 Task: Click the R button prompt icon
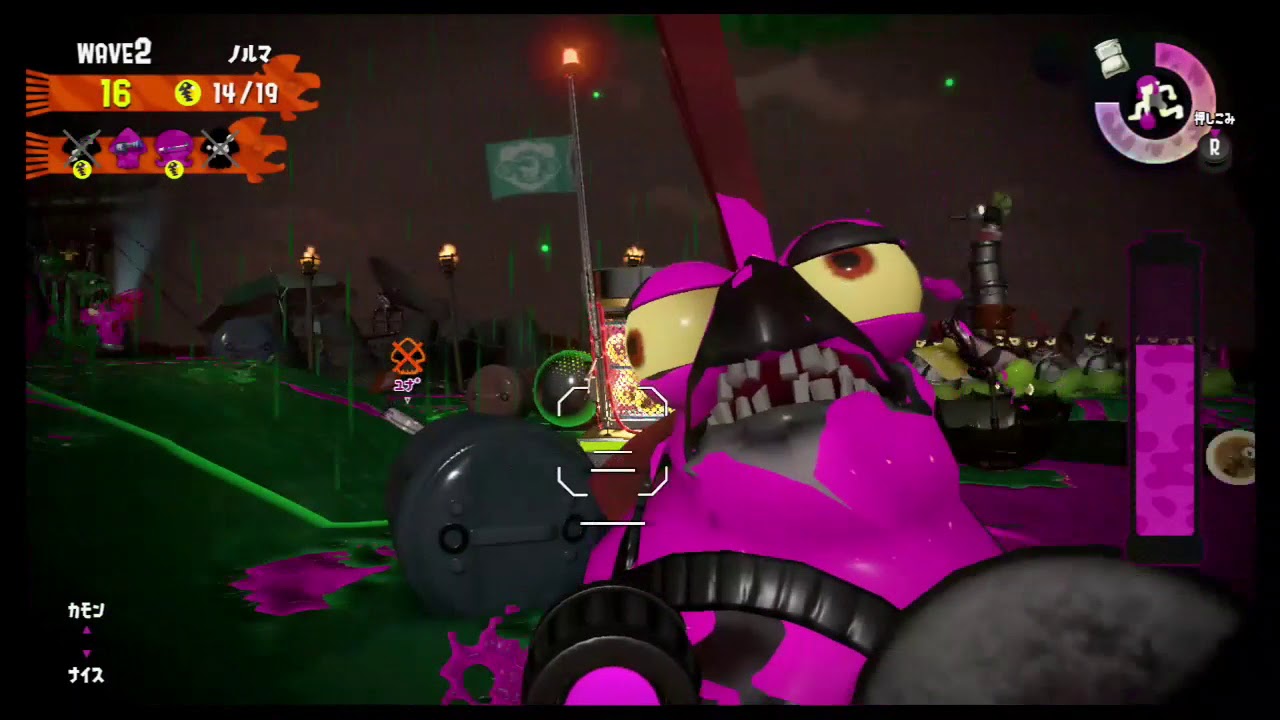point(1215,147)
